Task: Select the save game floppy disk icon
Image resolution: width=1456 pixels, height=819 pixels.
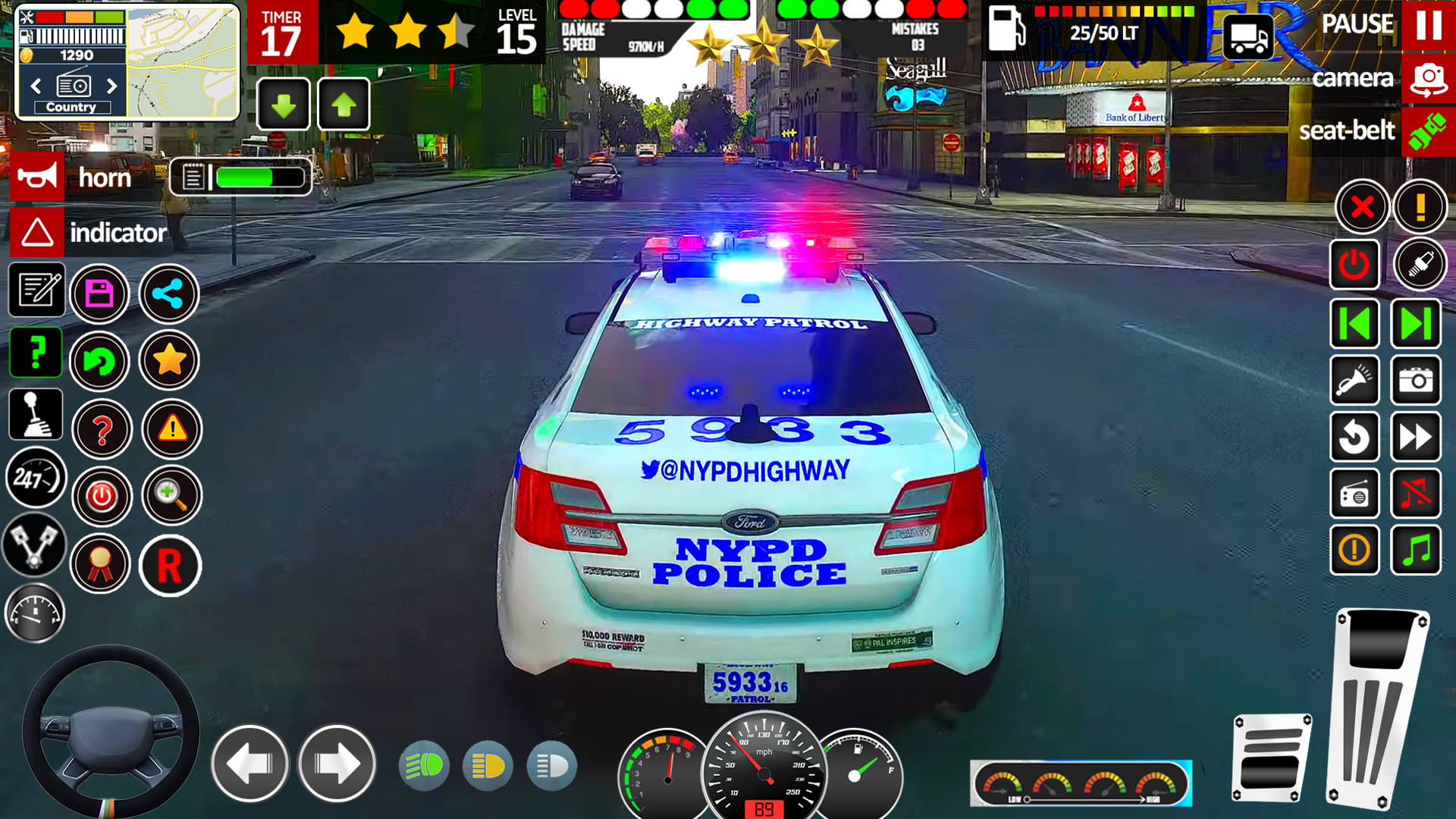Action: pyautogui.click(x=99, y=294)
